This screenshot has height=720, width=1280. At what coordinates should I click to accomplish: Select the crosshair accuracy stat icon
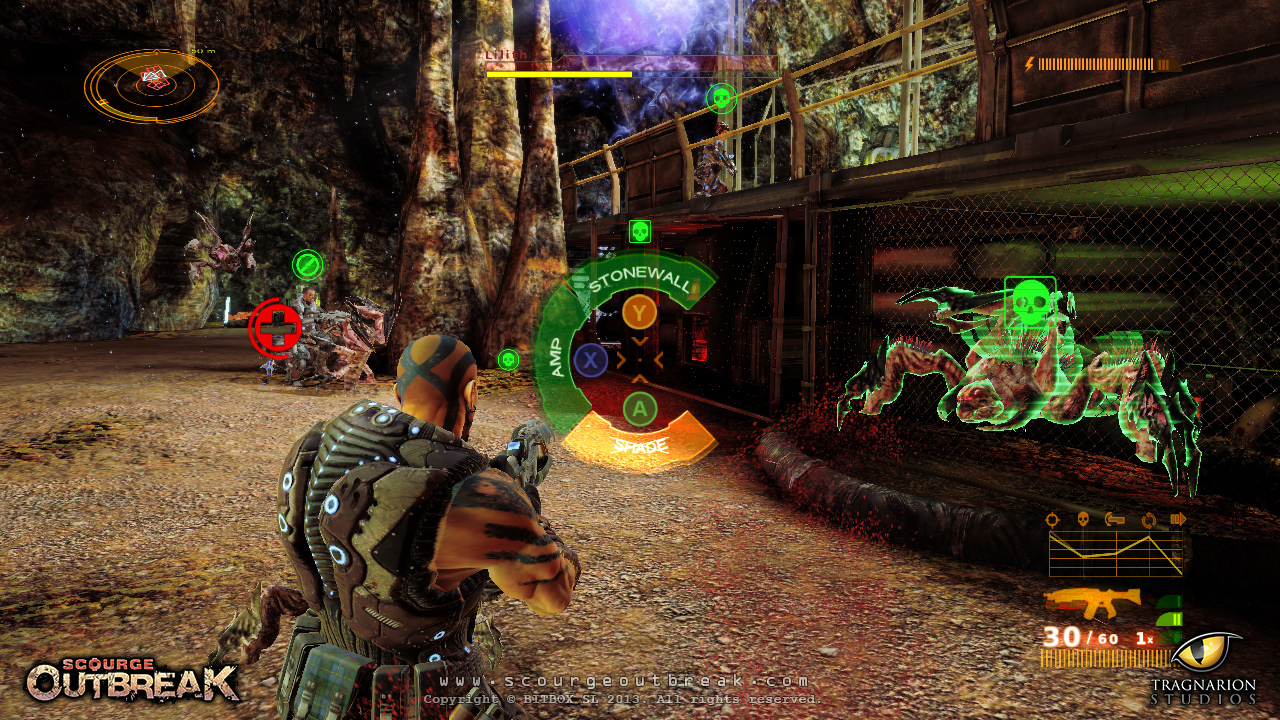[x=1052, y=519]
